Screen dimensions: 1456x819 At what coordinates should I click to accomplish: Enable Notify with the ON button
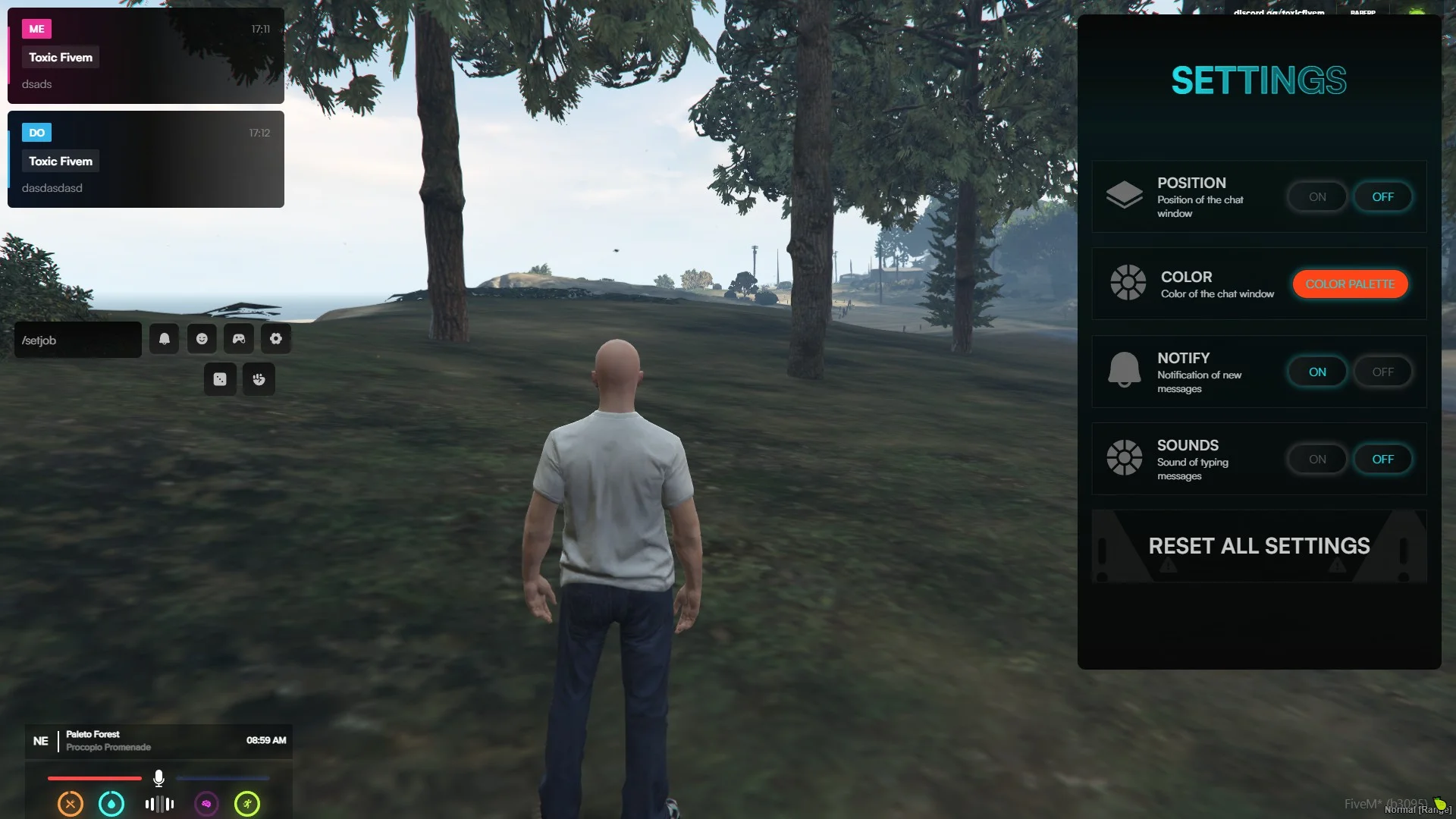1317,372
